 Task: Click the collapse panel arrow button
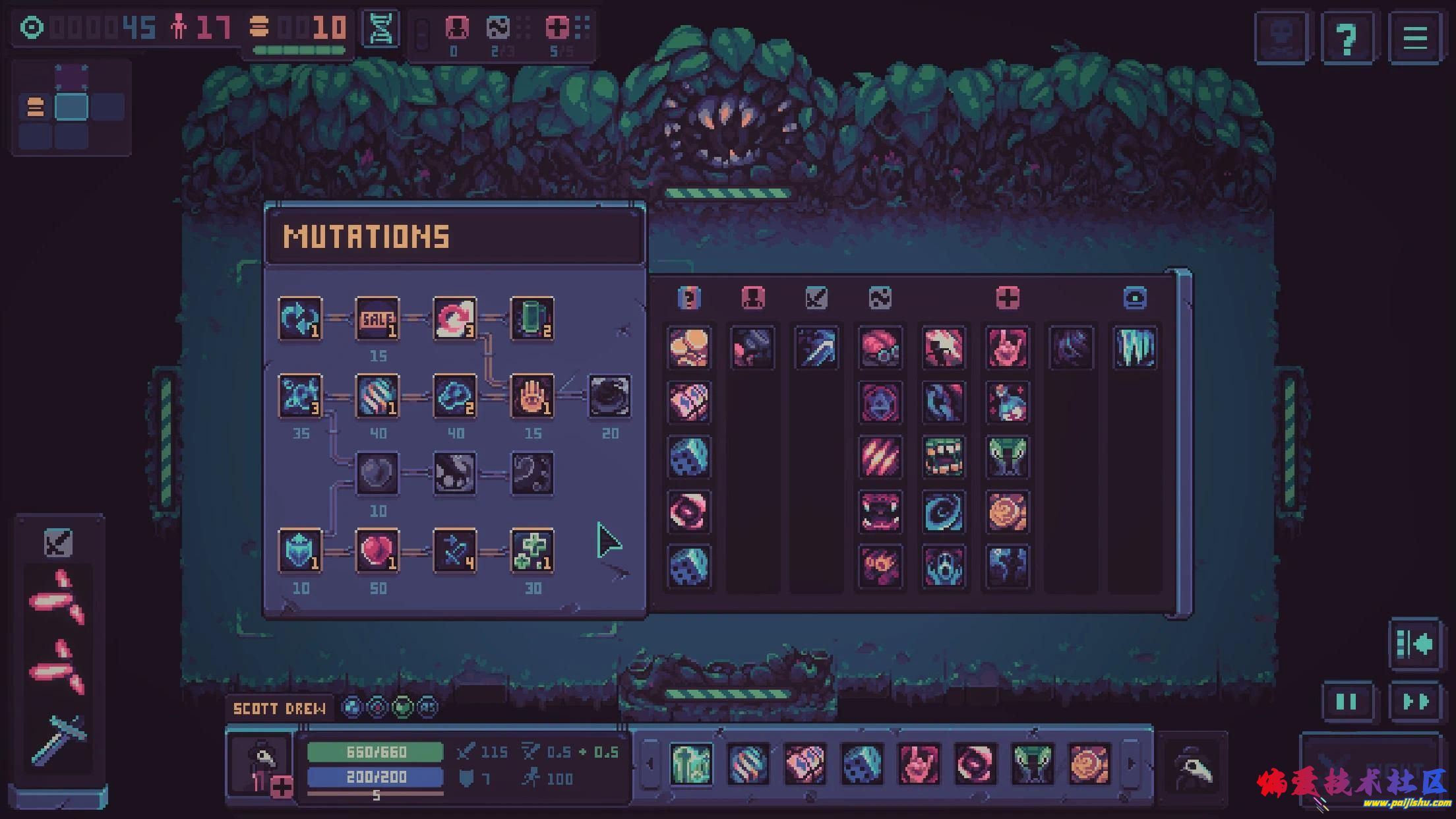pyautogui.click(x=1415, y=644)
